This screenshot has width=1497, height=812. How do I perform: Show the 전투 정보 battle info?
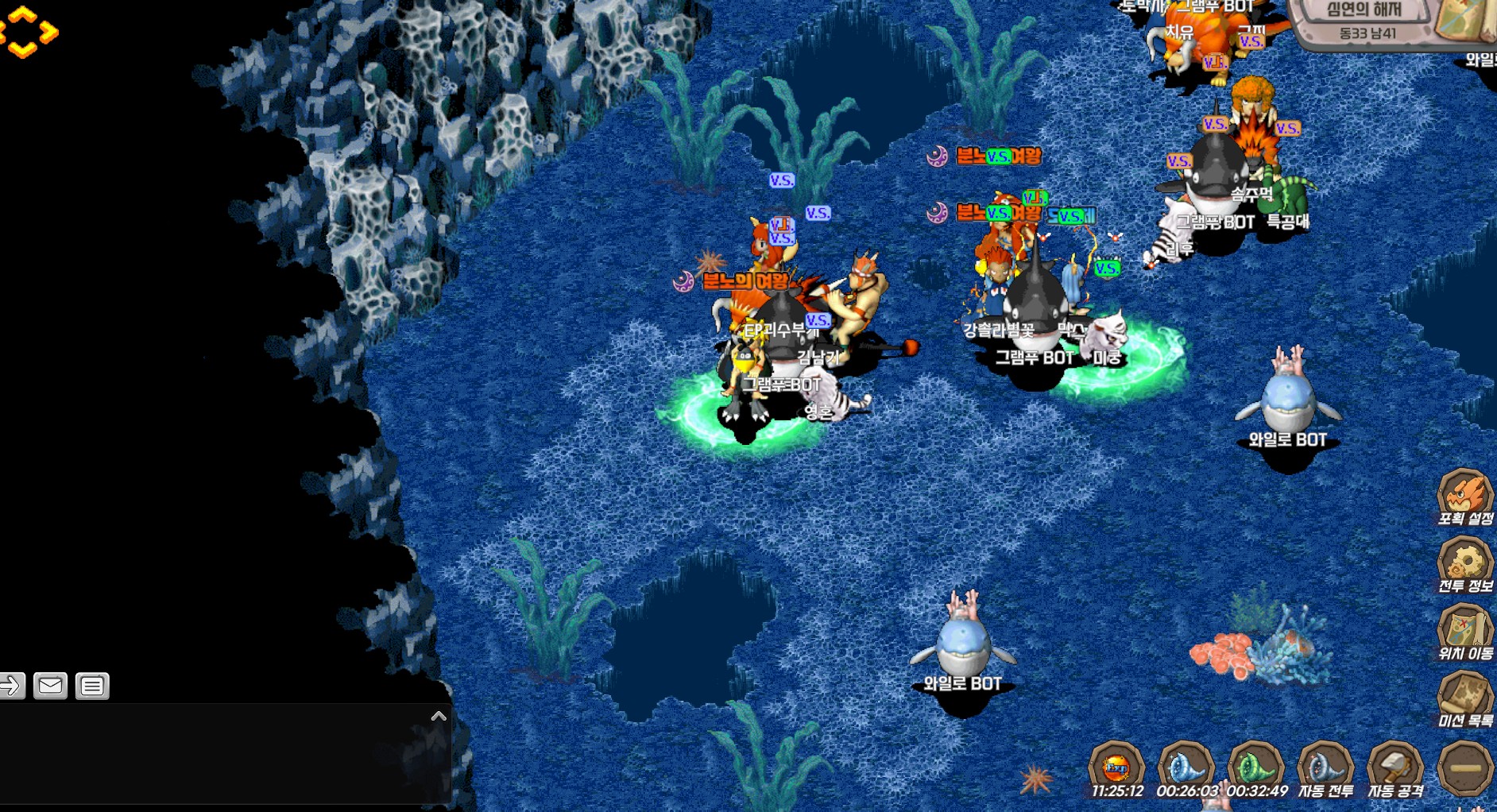click(1464, 564)
